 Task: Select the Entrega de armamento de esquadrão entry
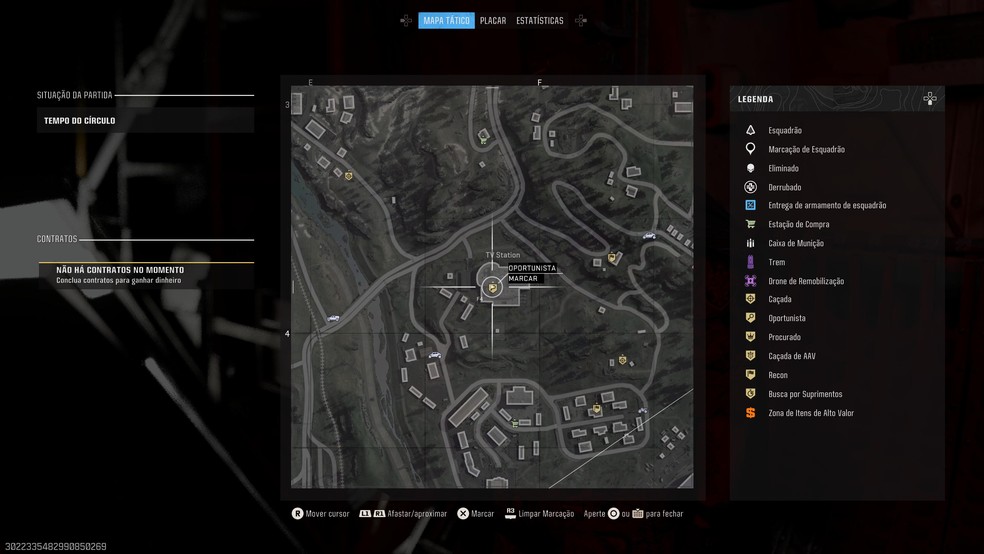[x=826, y=205]
